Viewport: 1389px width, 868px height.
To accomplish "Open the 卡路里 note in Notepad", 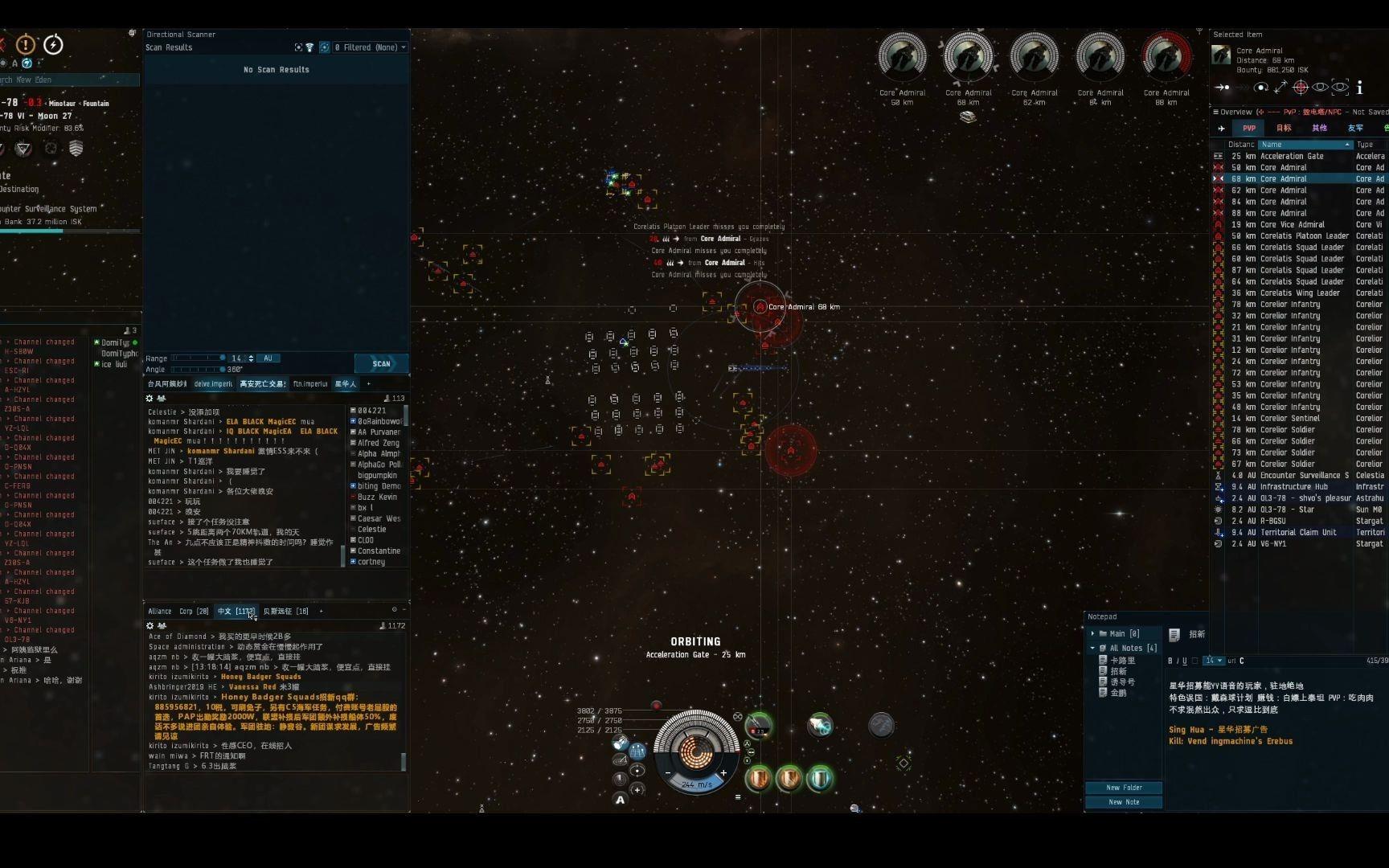I will [1122, 661].
